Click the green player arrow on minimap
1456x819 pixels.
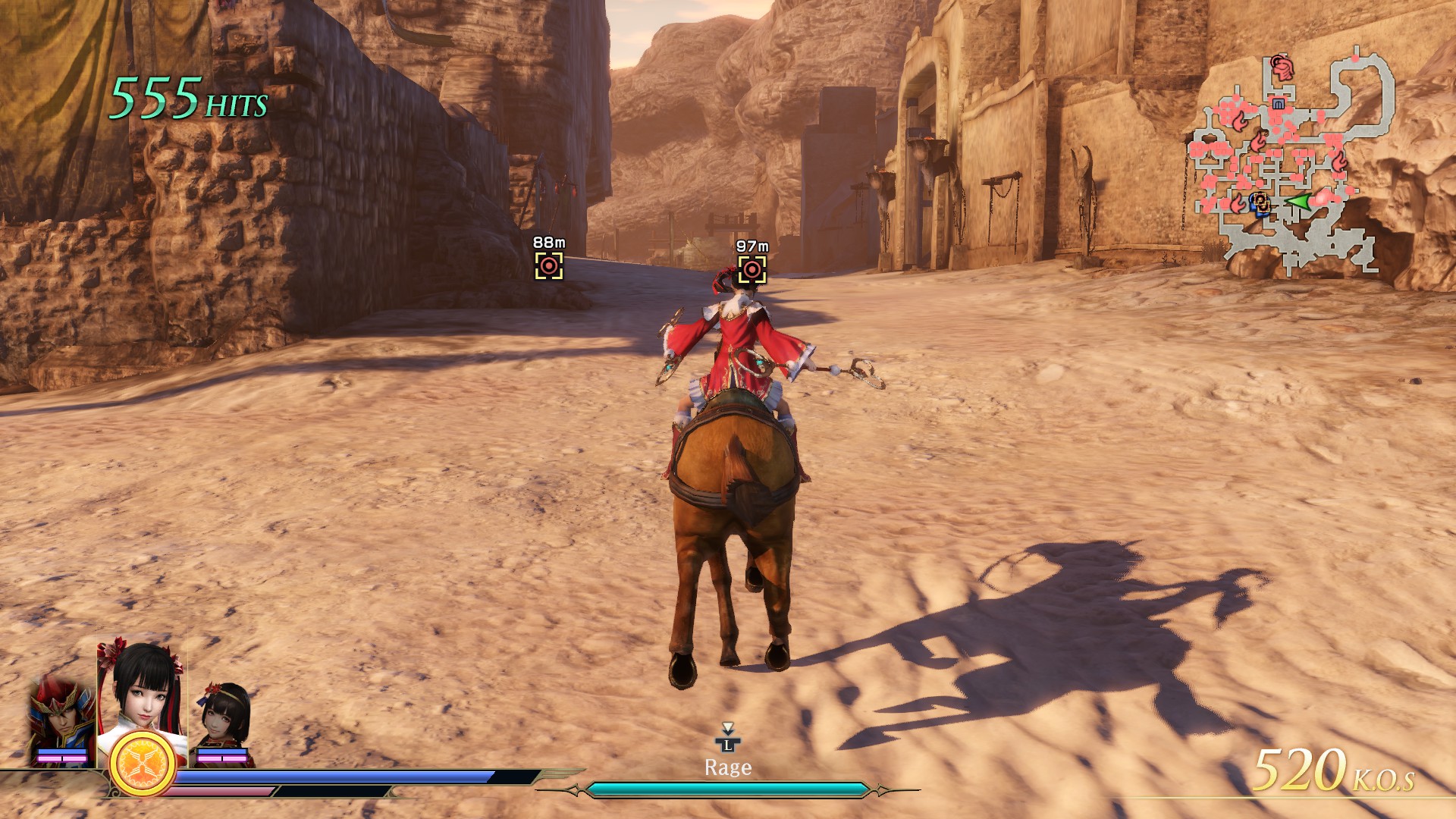(x=1300, y=202)
